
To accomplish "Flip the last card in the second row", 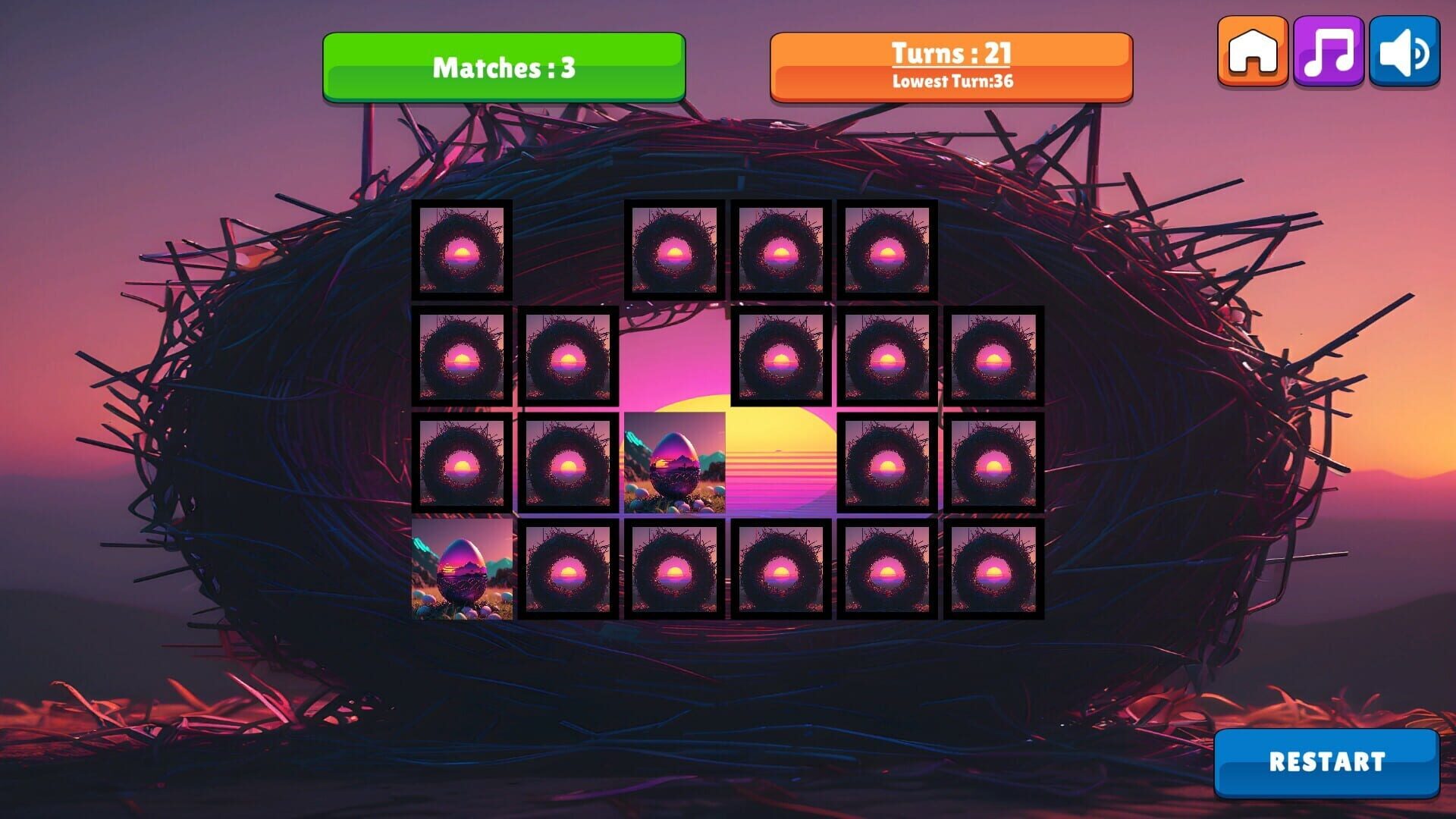I will click(x=993, y=356).
